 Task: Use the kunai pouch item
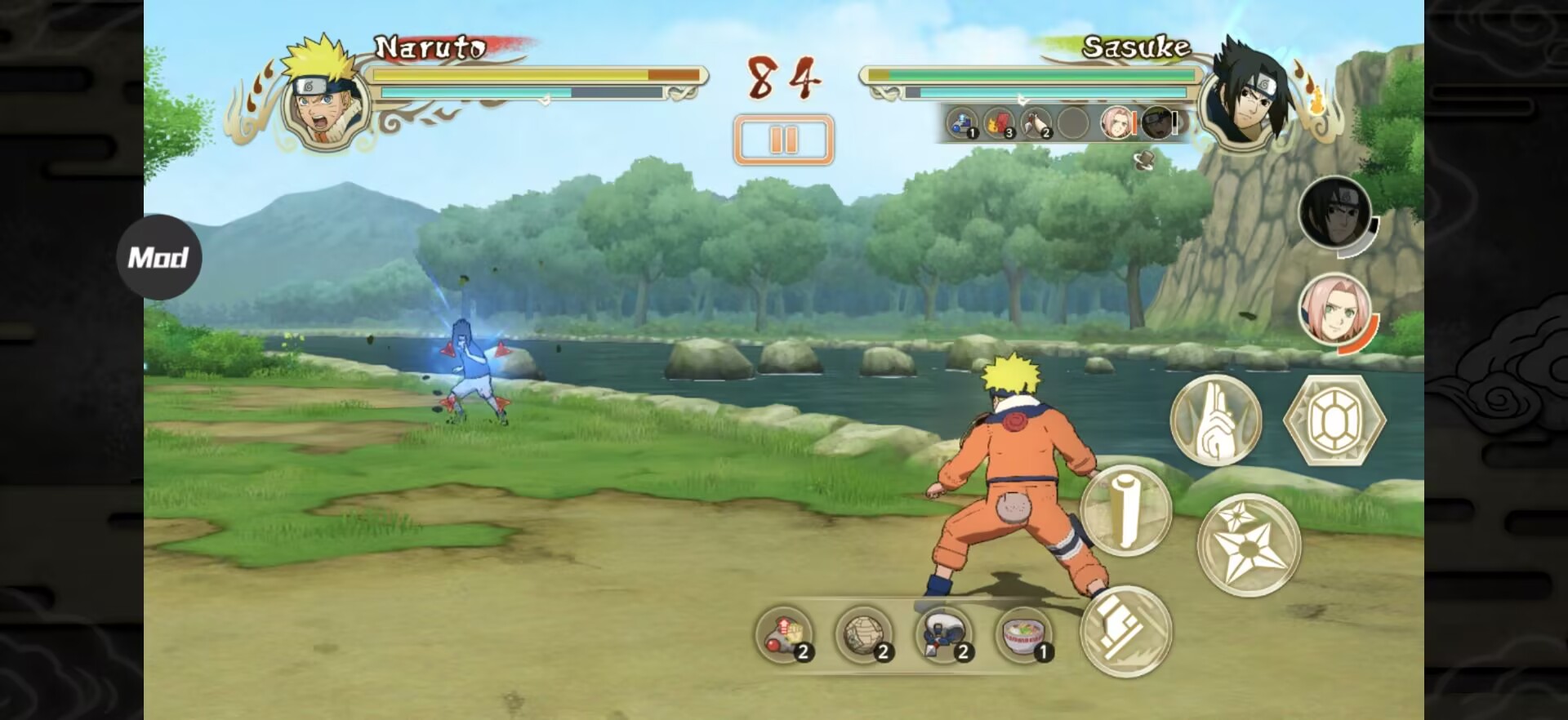(943, 634)
